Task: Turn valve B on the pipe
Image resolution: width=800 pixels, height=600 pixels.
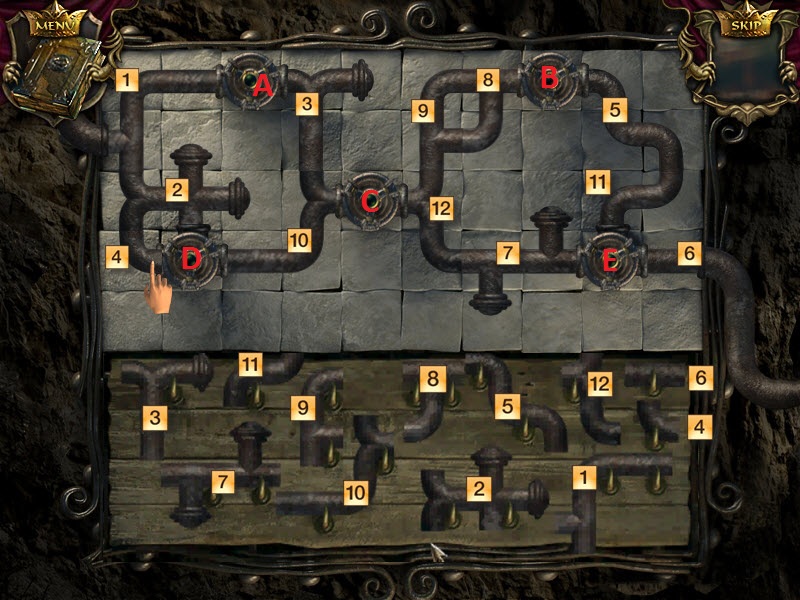Action: point(549,82)
